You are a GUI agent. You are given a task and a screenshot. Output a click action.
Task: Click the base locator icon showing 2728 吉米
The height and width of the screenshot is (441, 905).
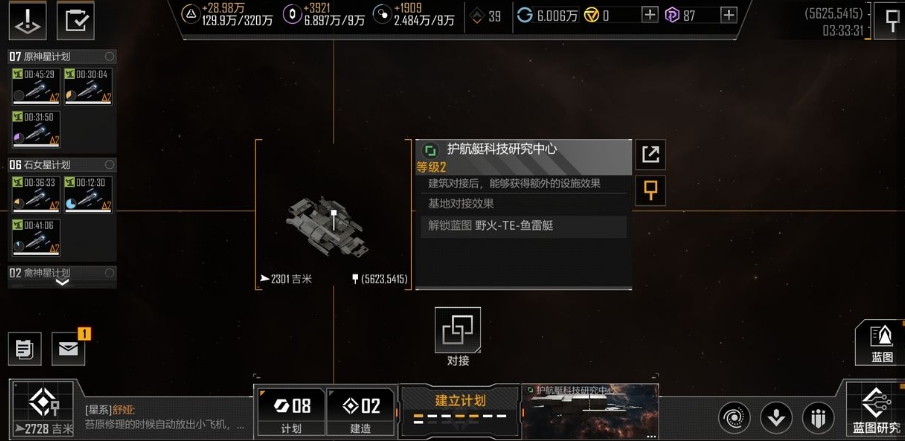point(42,411)
